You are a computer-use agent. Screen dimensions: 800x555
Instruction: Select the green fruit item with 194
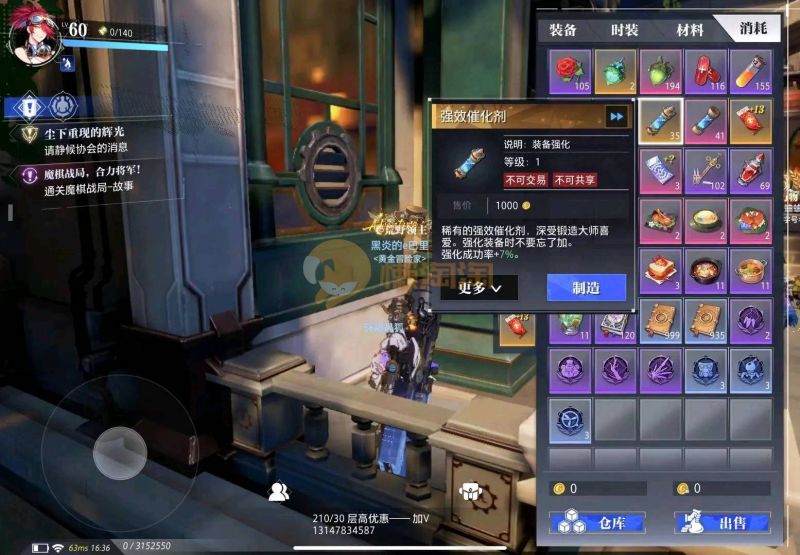coord(661,72)
